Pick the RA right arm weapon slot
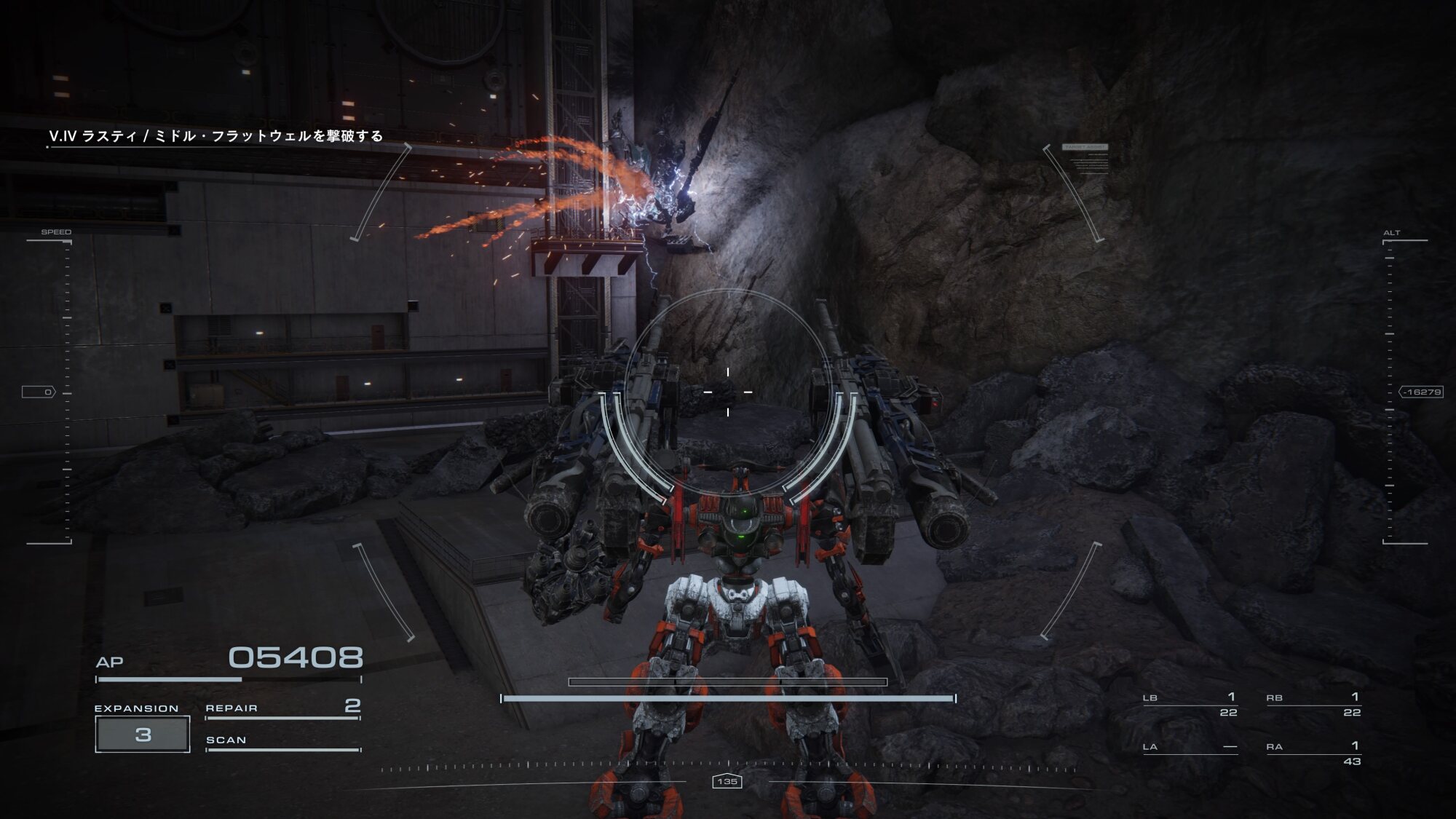Image resolution: width=1456 pixels, height=819 pixels. coord(1313,753)
